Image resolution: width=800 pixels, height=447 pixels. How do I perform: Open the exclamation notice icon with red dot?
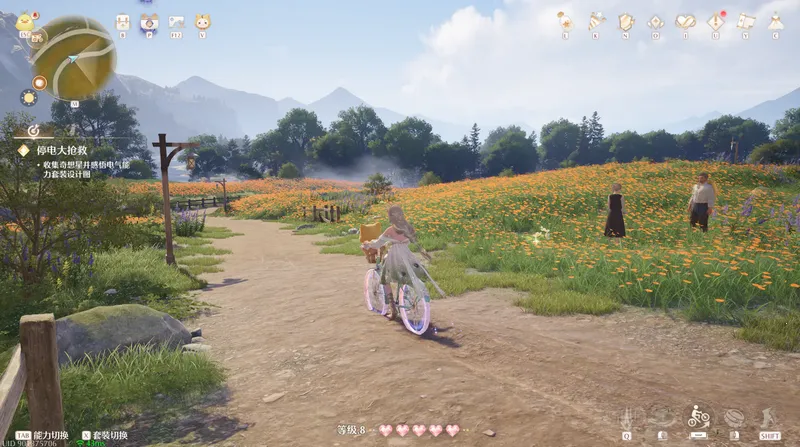click(716, 21)
